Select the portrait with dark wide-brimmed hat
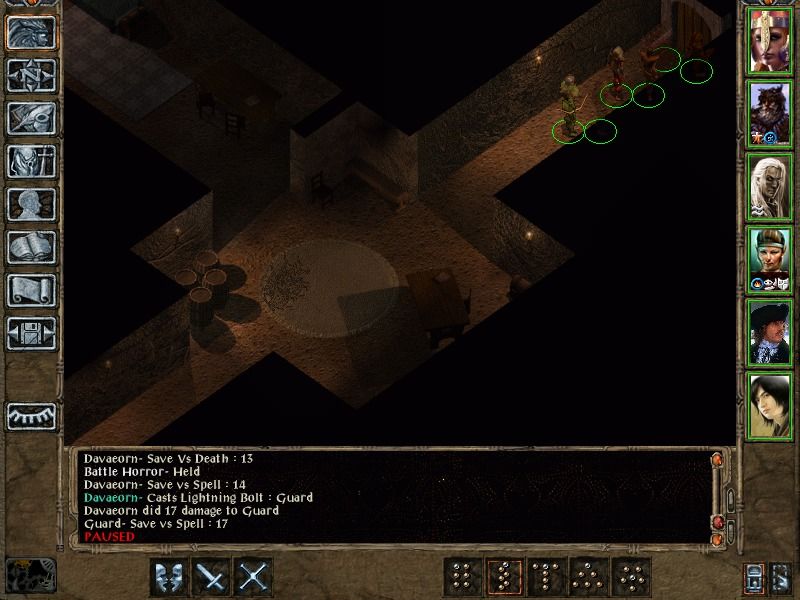800x600 pixels. pos(770,333)
